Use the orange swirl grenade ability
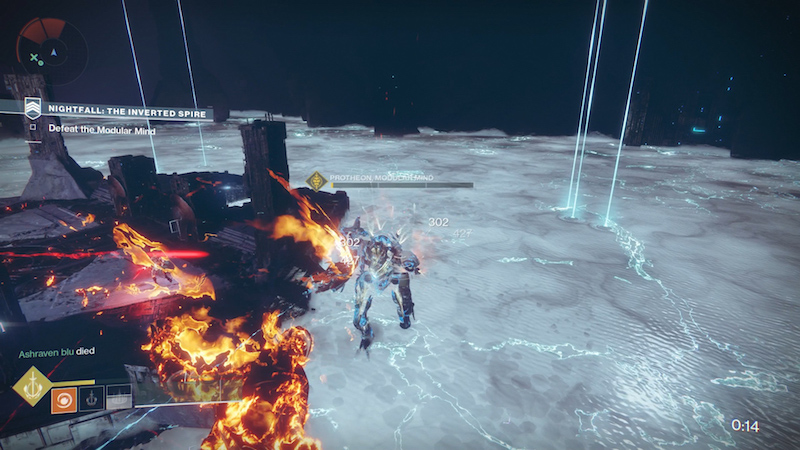This screenshot has height=450, width=800. click(64, 399)
